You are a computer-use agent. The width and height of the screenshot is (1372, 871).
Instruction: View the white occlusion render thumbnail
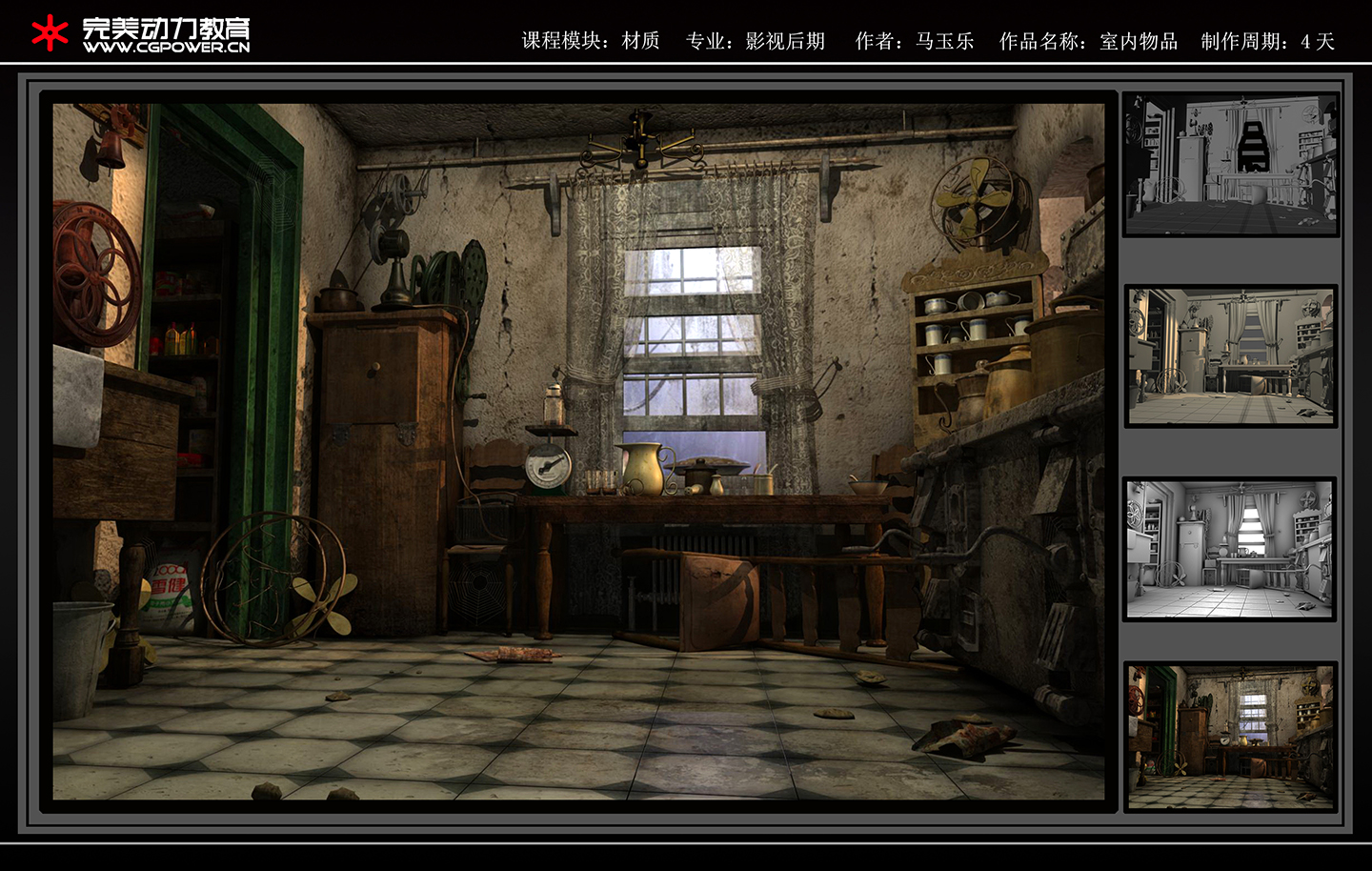(1229, 549)
